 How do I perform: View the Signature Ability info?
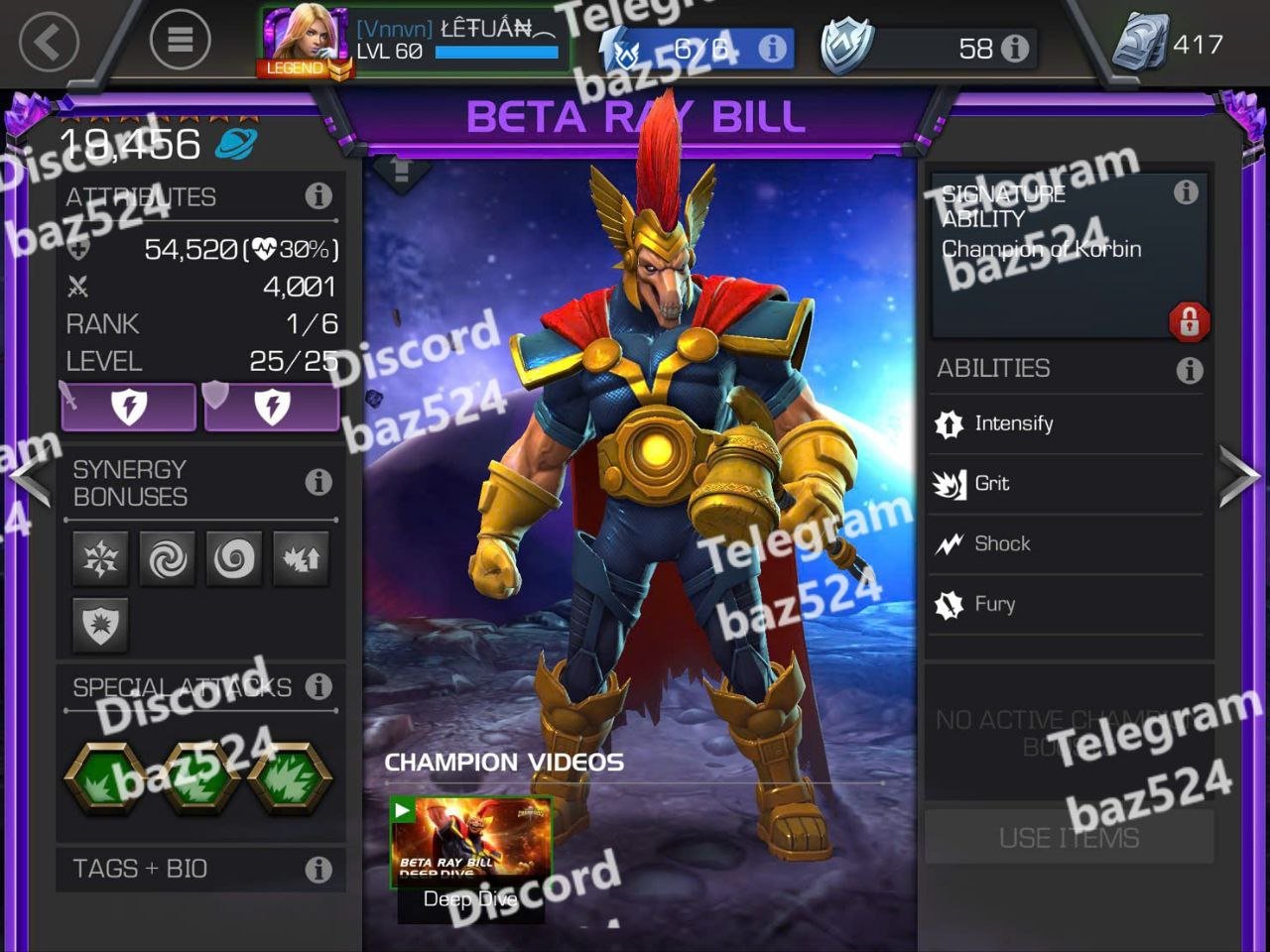[1185, 192]
